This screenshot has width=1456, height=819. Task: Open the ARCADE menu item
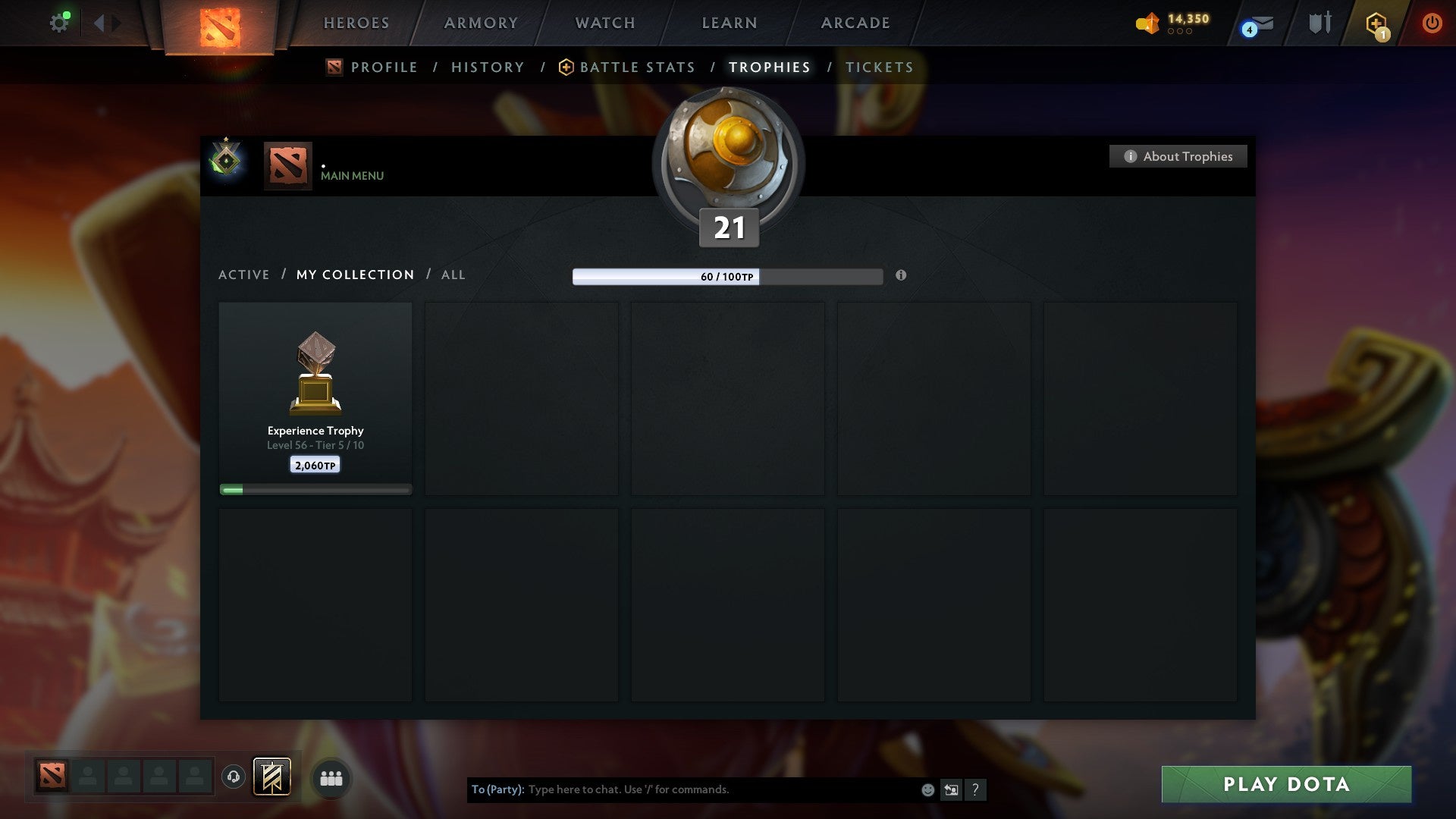click(x=855, y=23)
